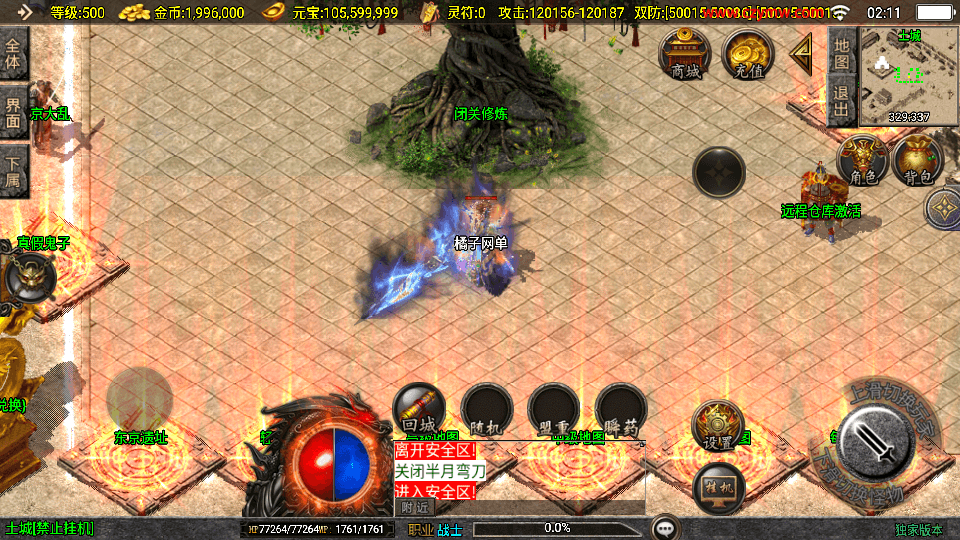Open the 地图 map button

pos(842,53)
